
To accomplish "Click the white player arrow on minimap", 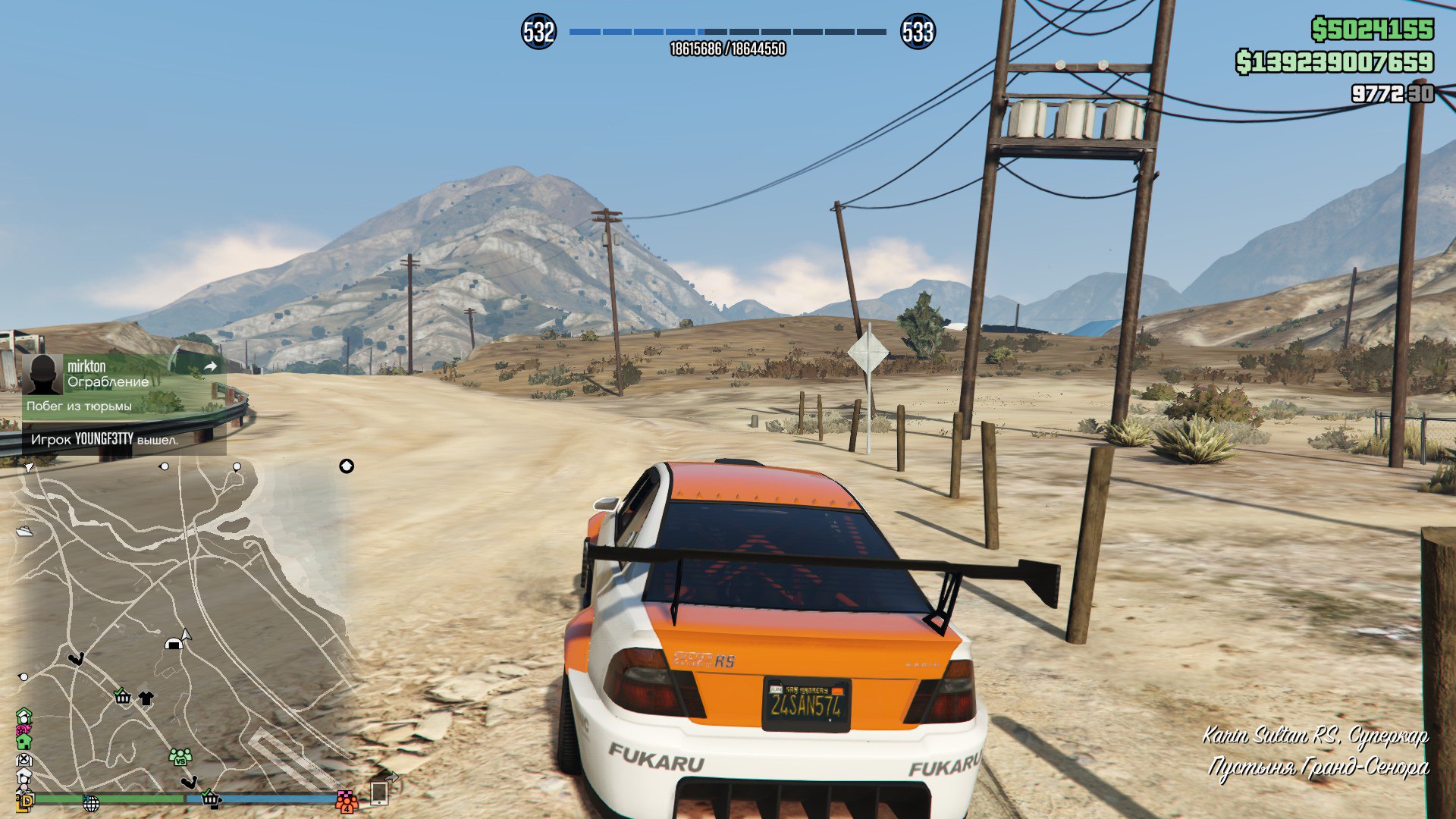I will click(x=187, y=634).
